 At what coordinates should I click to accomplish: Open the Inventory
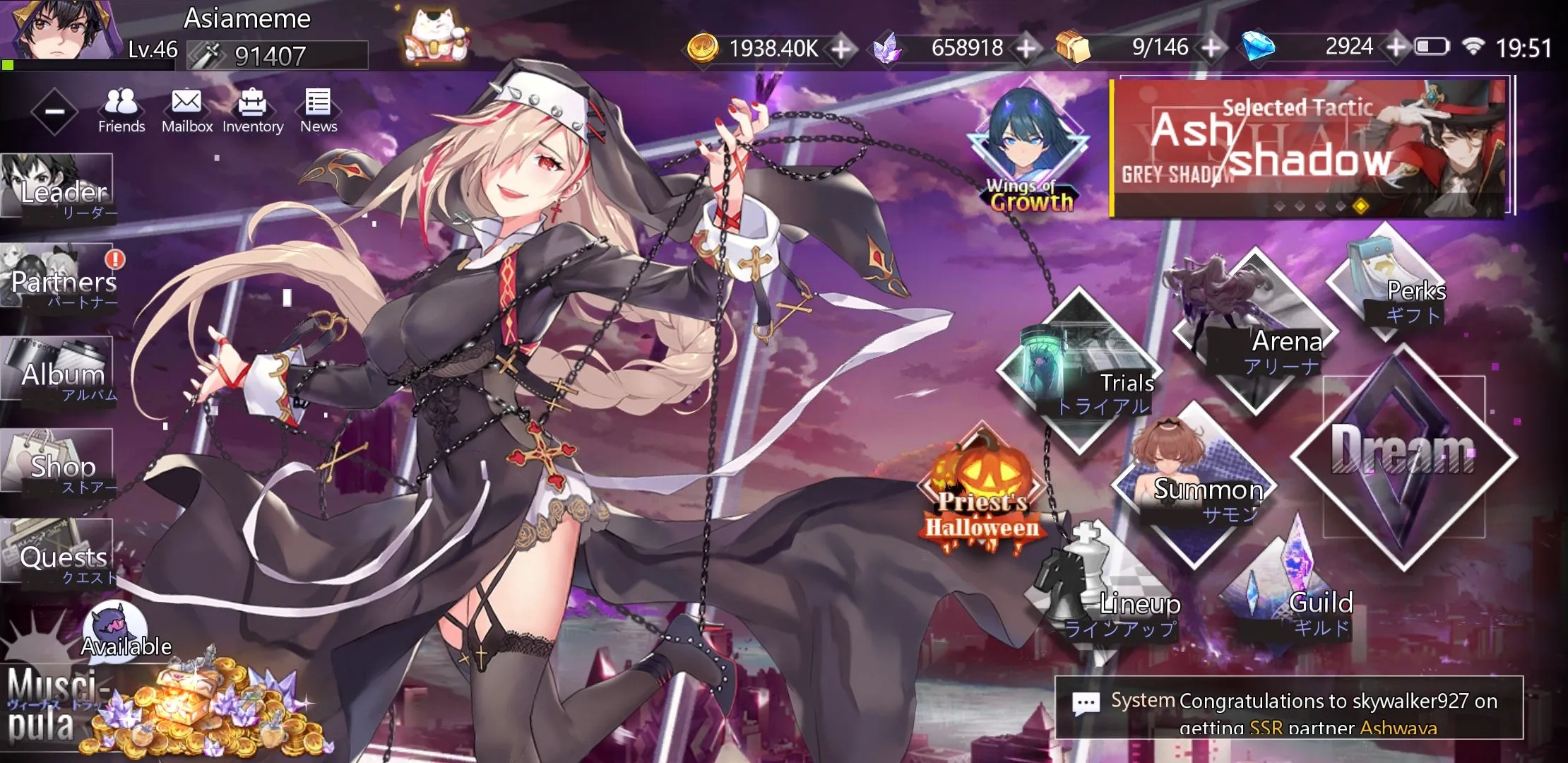pyautogui.click(x=252, y=110)
